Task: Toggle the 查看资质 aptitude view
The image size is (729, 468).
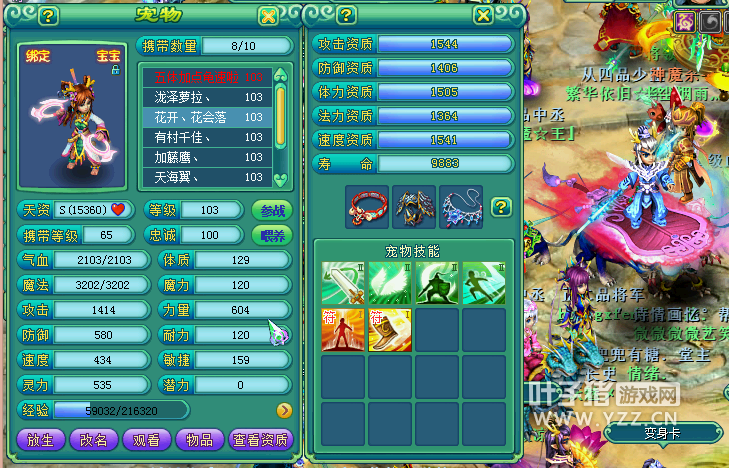Action: [x=260, y=439]
